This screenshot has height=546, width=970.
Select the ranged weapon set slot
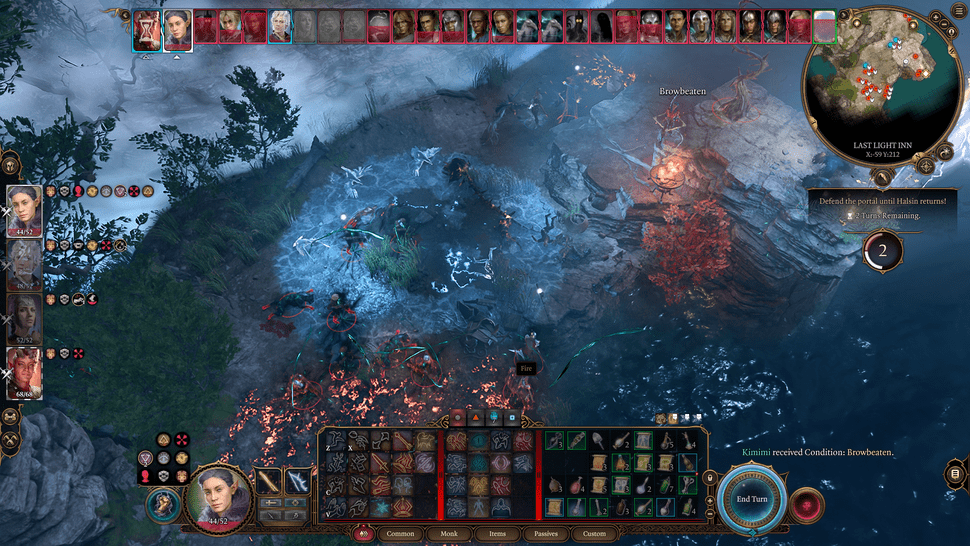click(x=298, y=482)
